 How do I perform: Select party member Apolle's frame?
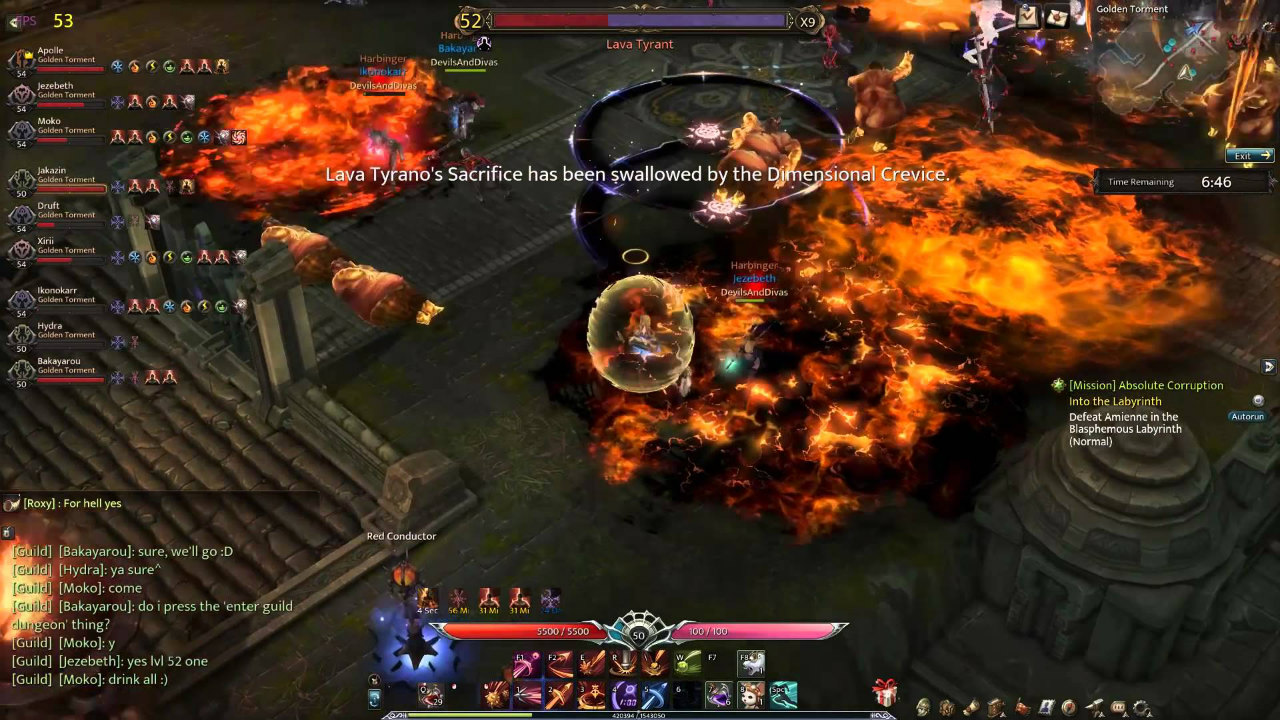58,60
